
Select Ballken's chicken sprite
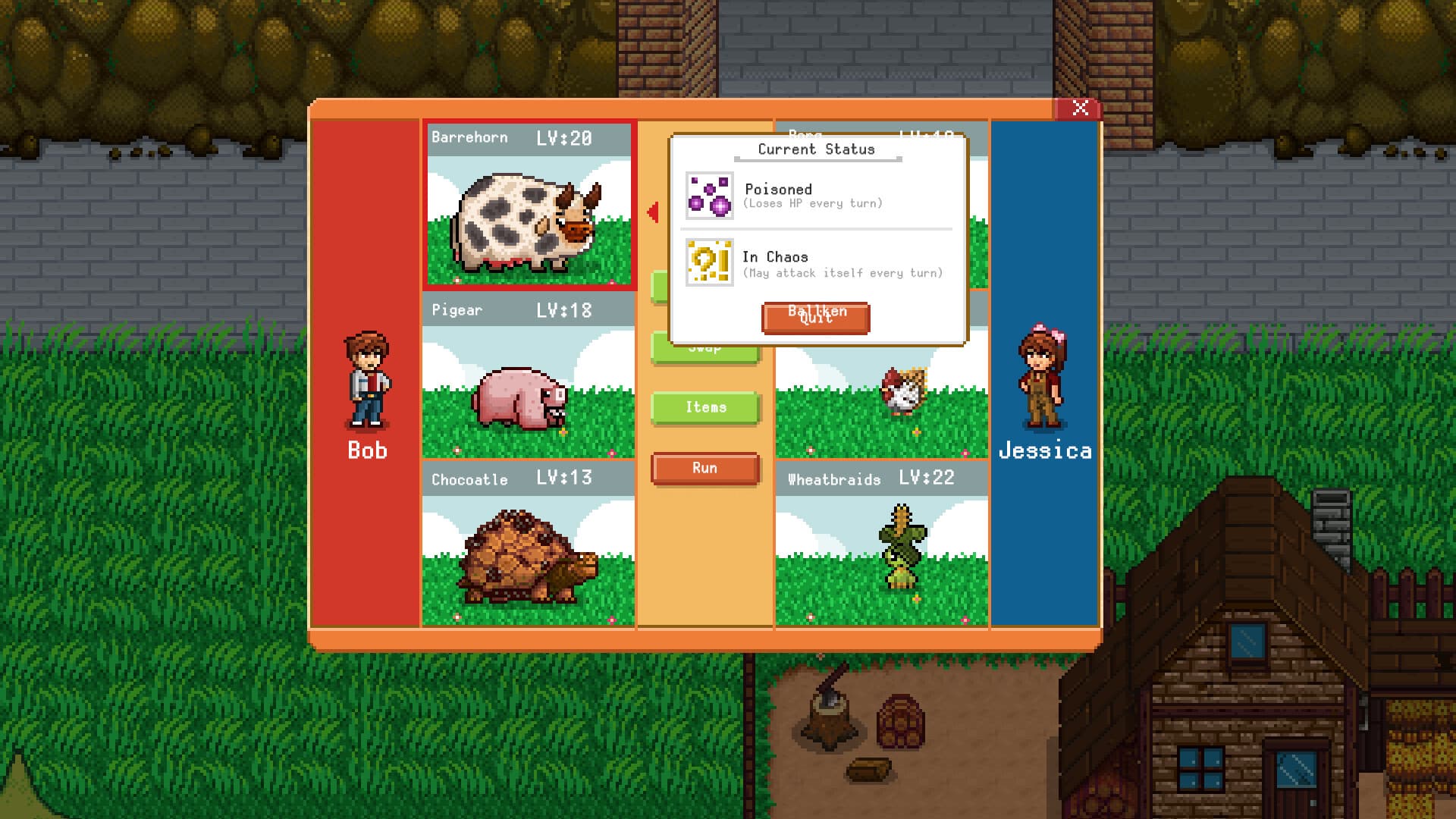coord(902,391)
